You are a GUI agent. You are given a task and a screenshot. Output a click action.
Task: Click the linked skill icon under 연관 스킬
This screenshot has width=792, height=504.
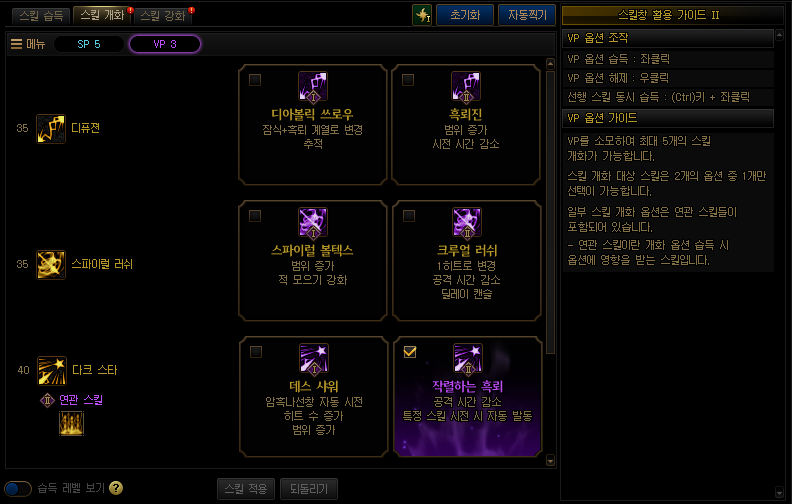[x=71, y=423]
